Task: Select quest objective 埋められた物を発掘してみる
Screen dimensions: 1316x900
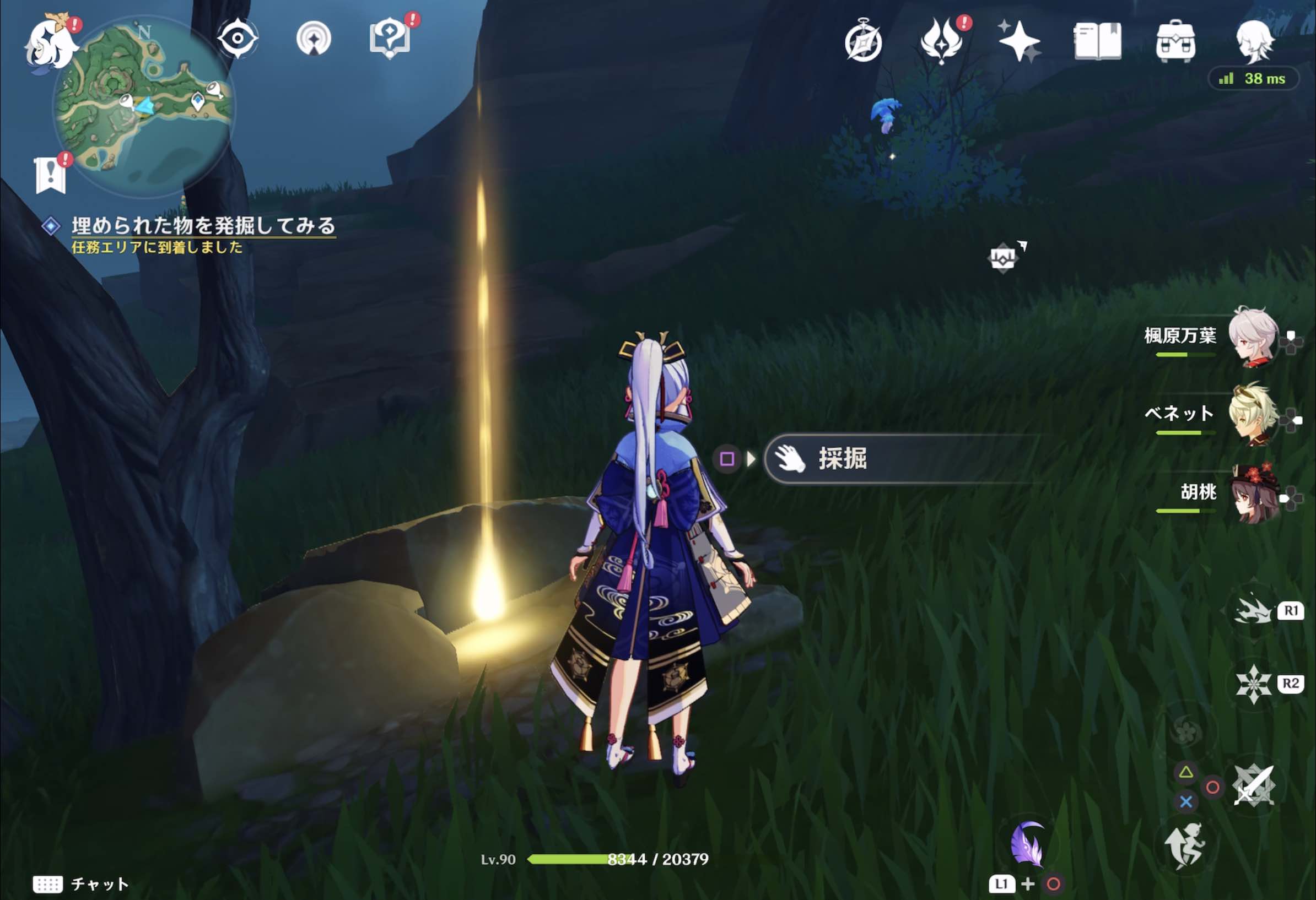Action: tap(204, 225)
